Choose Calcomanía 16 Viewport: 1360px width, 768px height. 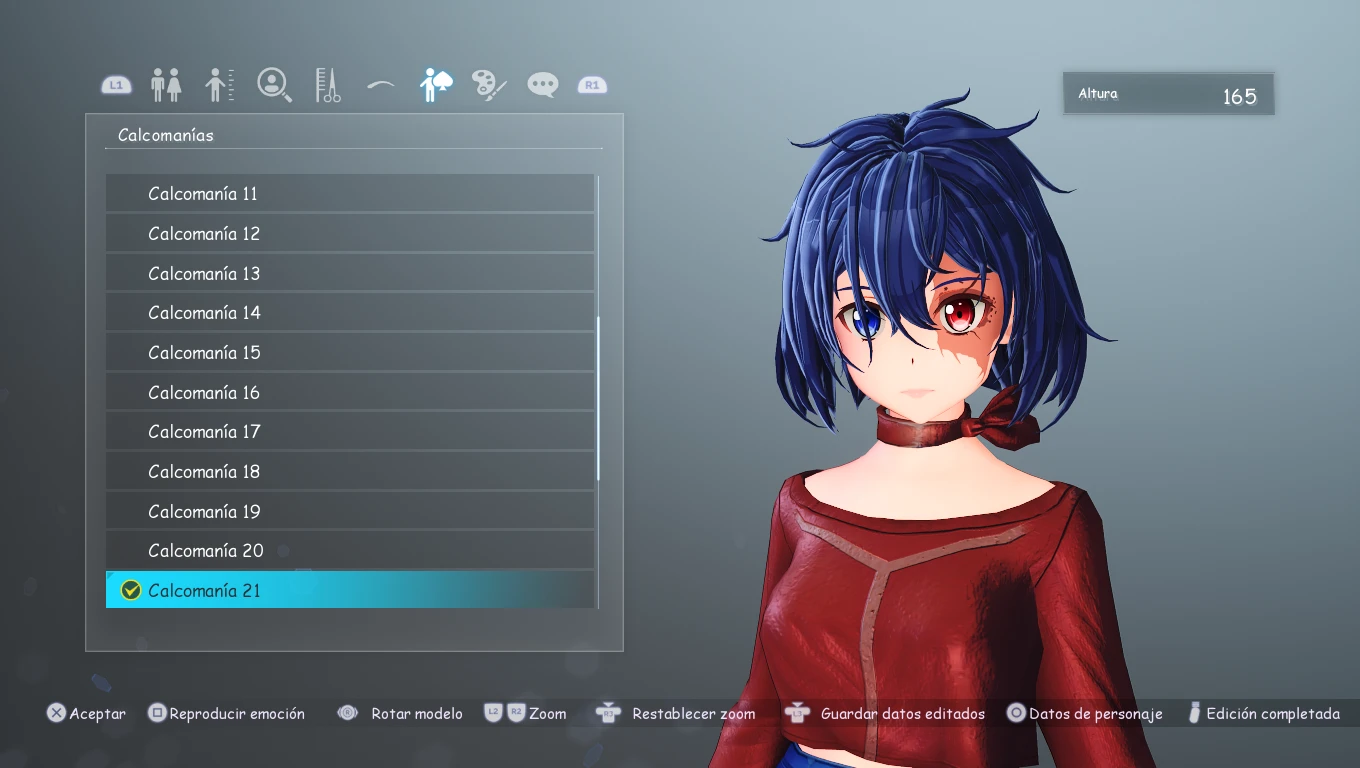350,392
